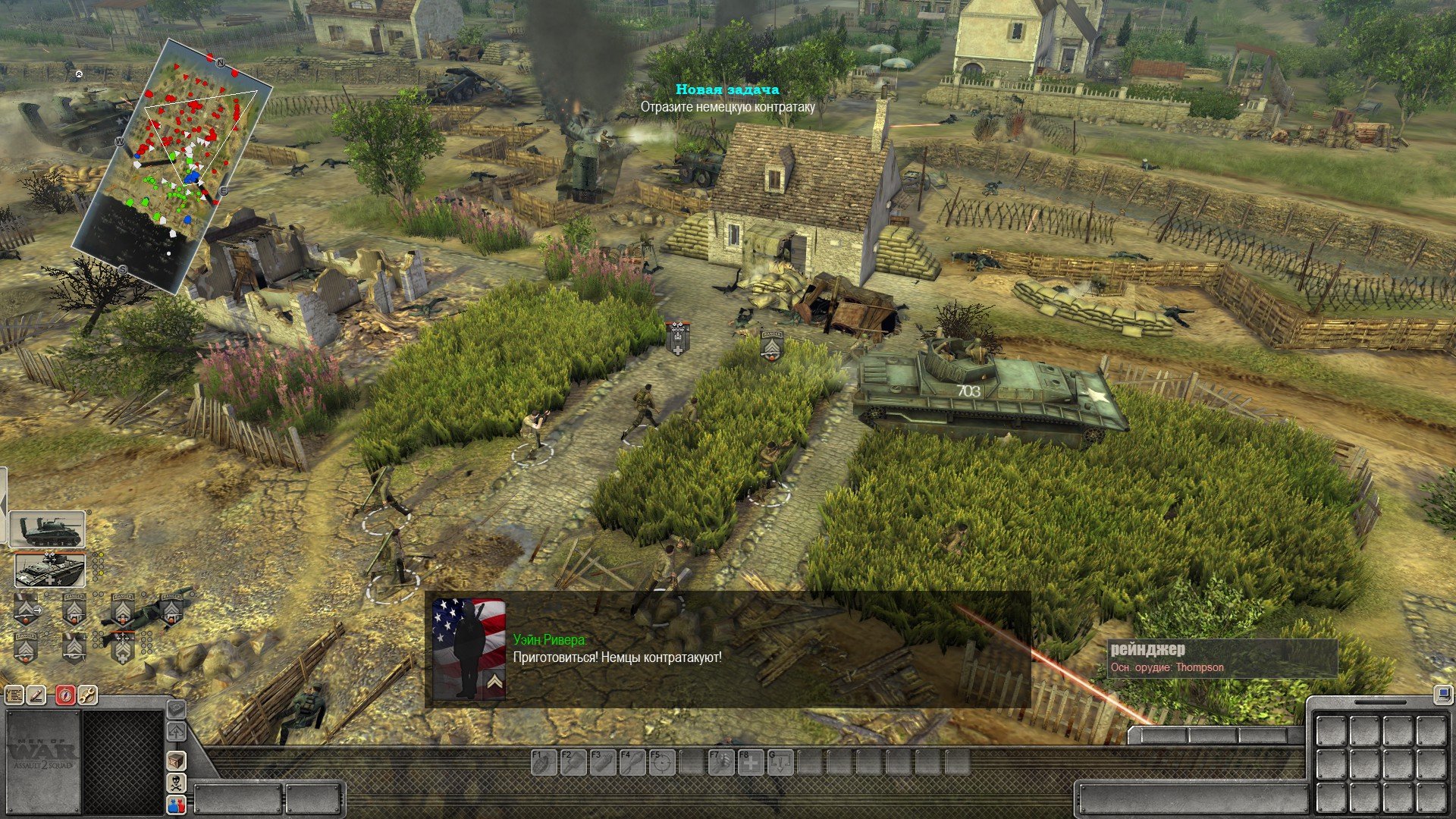The image size is (1456, 819).
Task: Click the blue computer monitor icon
Action: pyautogui.click(x=1442, y=693)
